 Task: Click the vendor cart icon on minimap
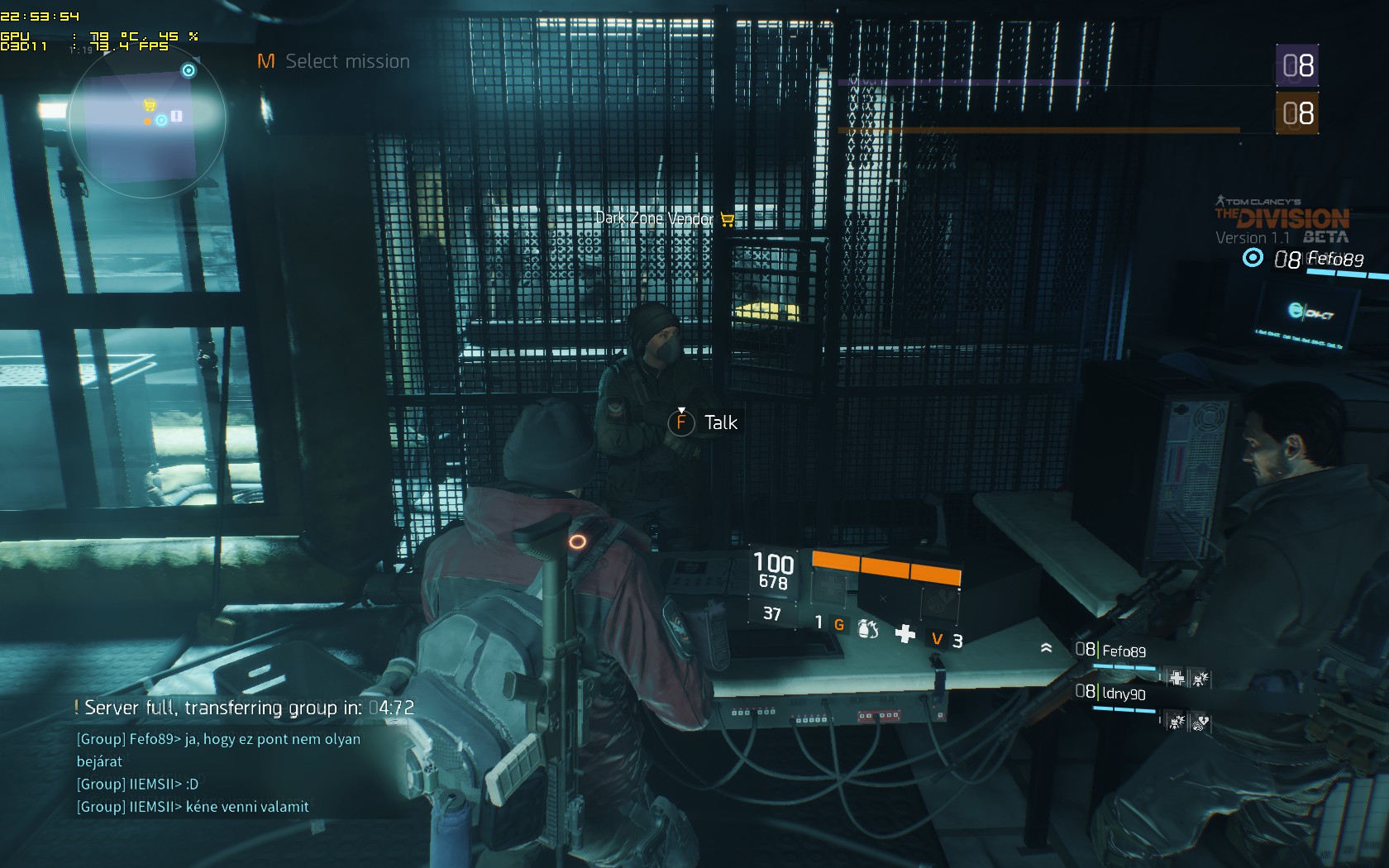pyautogui.click(x=150, y=105)
